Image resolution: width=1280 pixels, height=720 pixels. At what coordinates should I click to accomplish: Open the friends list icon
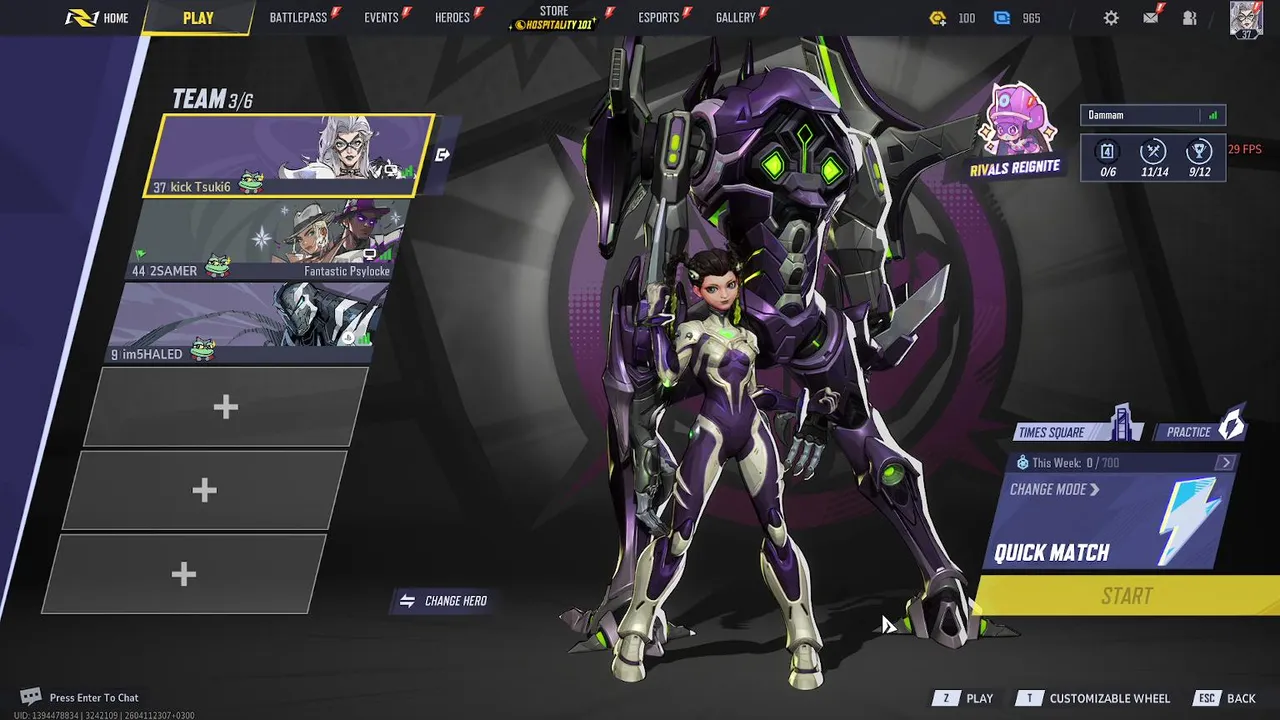pos(1189,18)
